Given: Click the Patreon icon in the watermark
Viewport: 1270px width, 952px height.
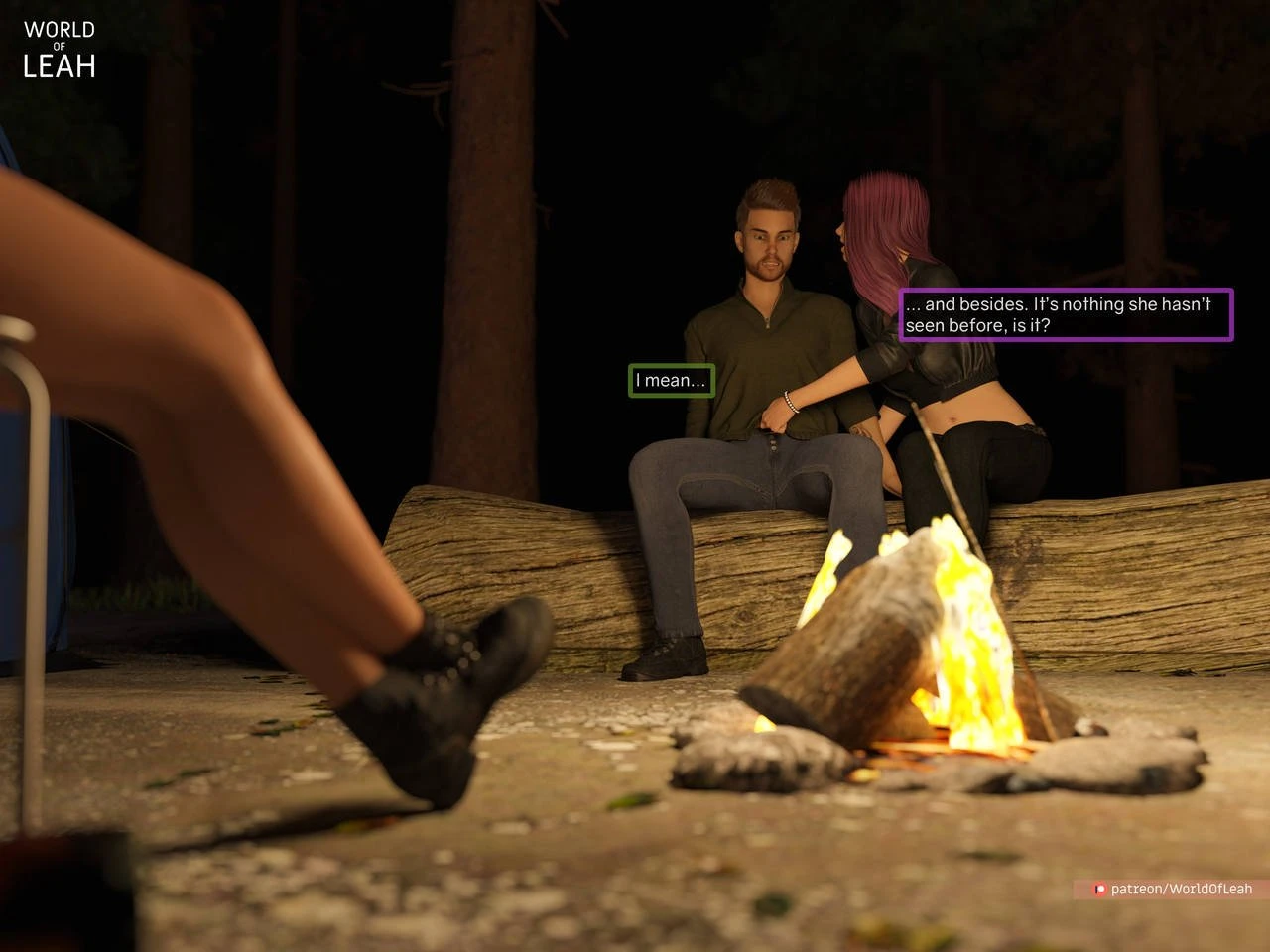Looking at the screenshot, I should (x=1099, y=890).
